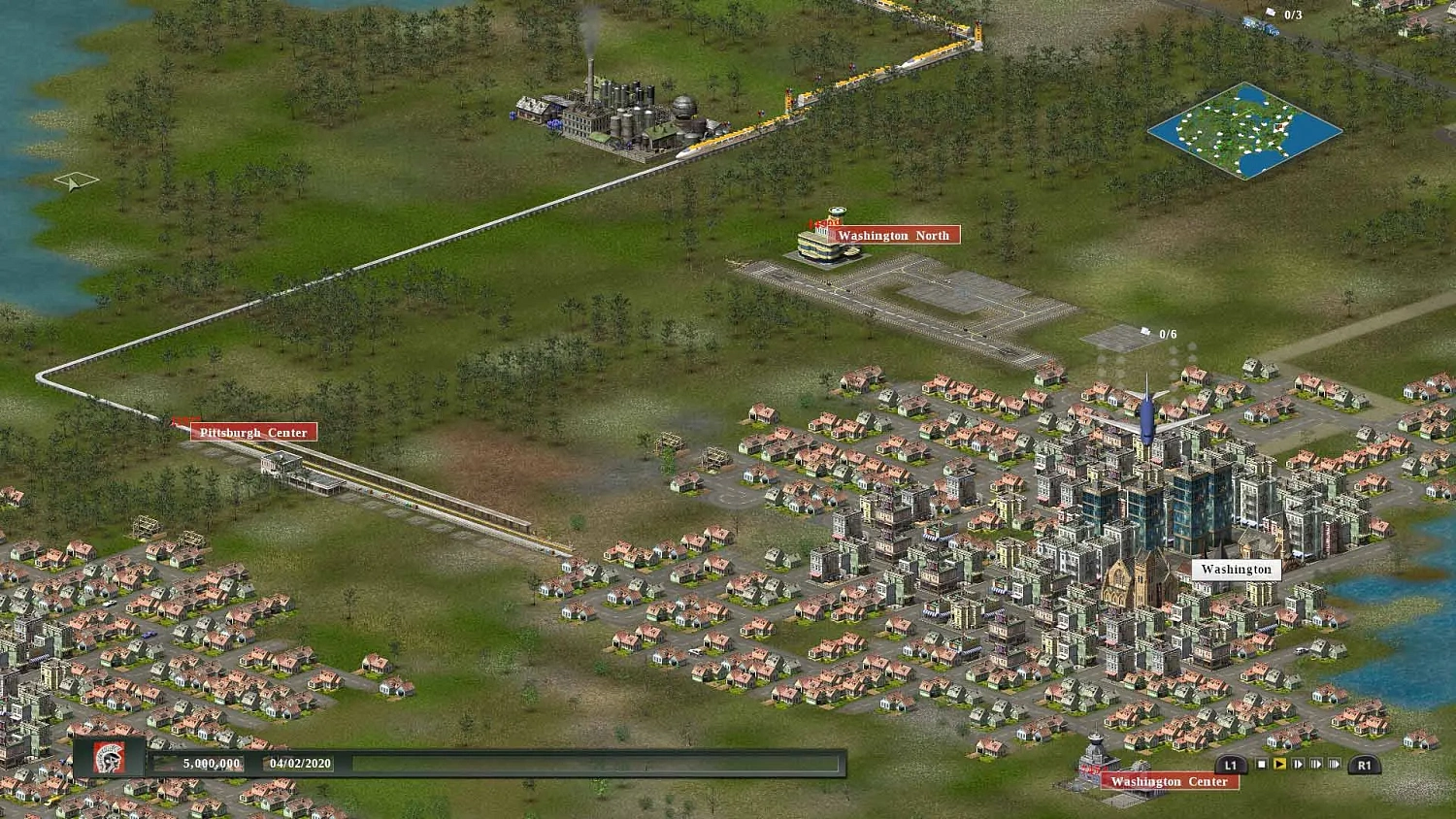This screenshot has width=1456, height=819.
Task: Toggle the L1 panel open
Action: [x=1231, y=764]
